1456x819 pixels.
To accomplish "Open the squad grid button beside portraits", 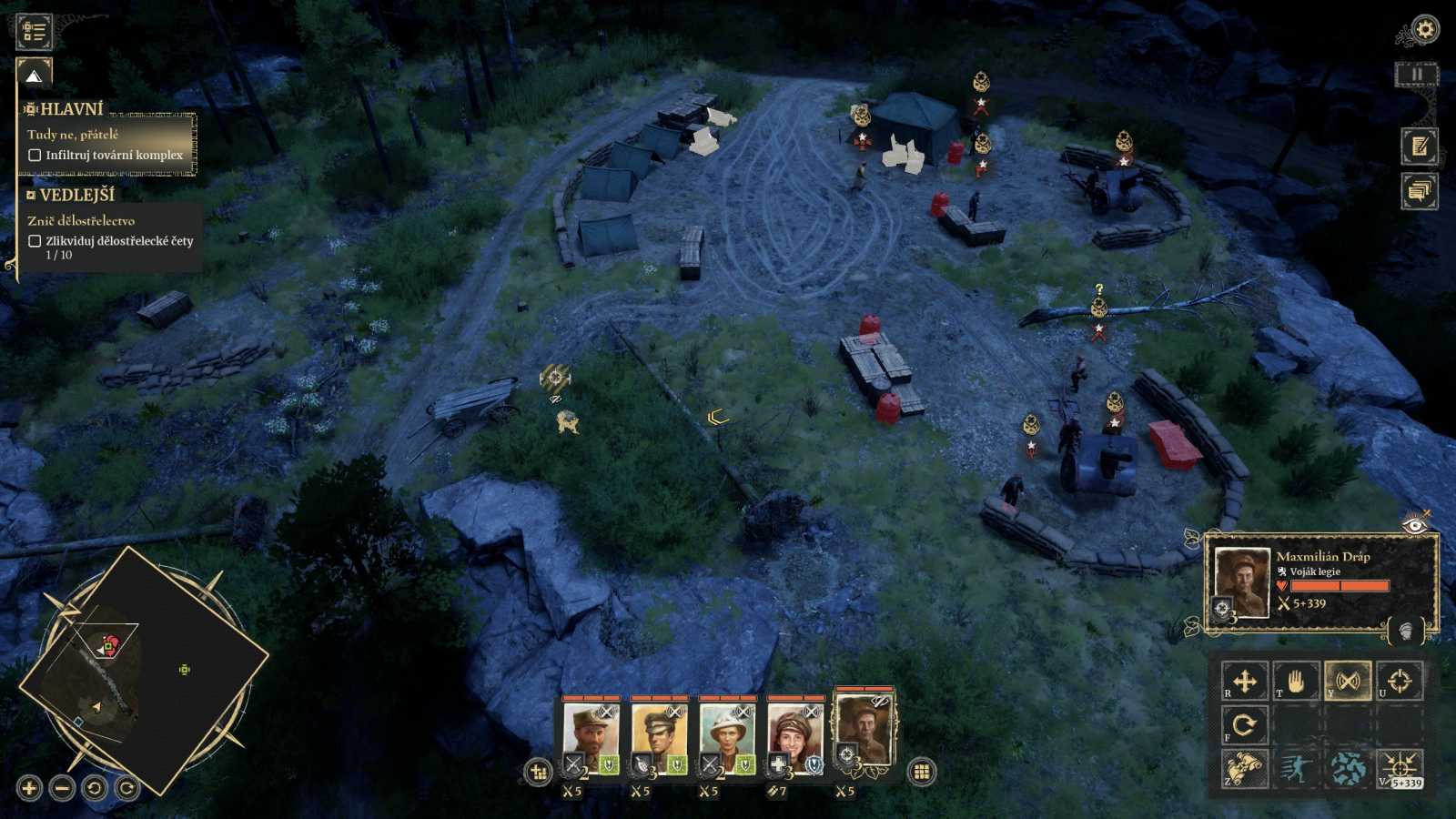I will tap(921, 772).
